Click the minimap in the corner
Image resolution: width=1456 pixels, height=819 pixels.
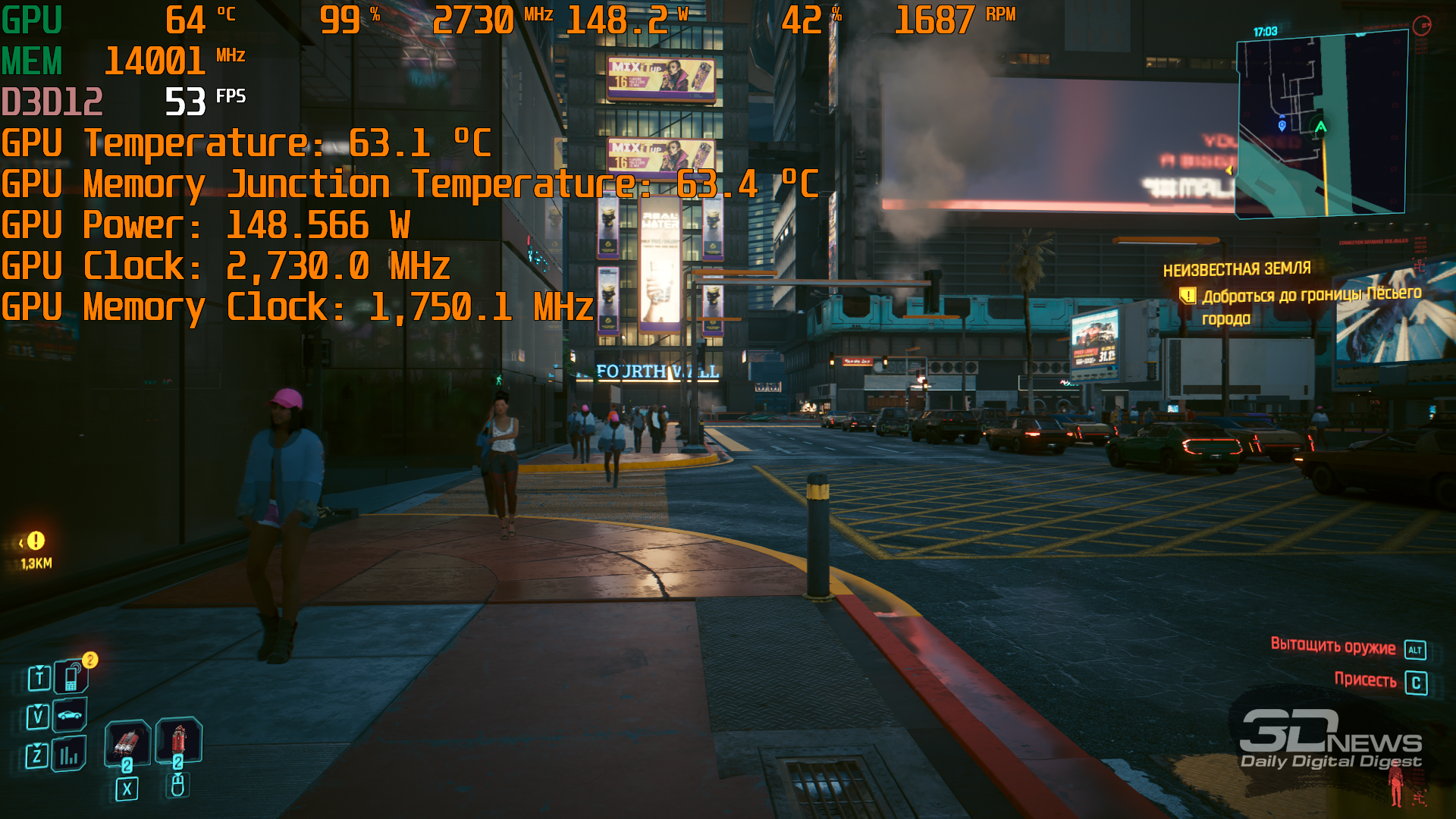(x=1322, y=125)
